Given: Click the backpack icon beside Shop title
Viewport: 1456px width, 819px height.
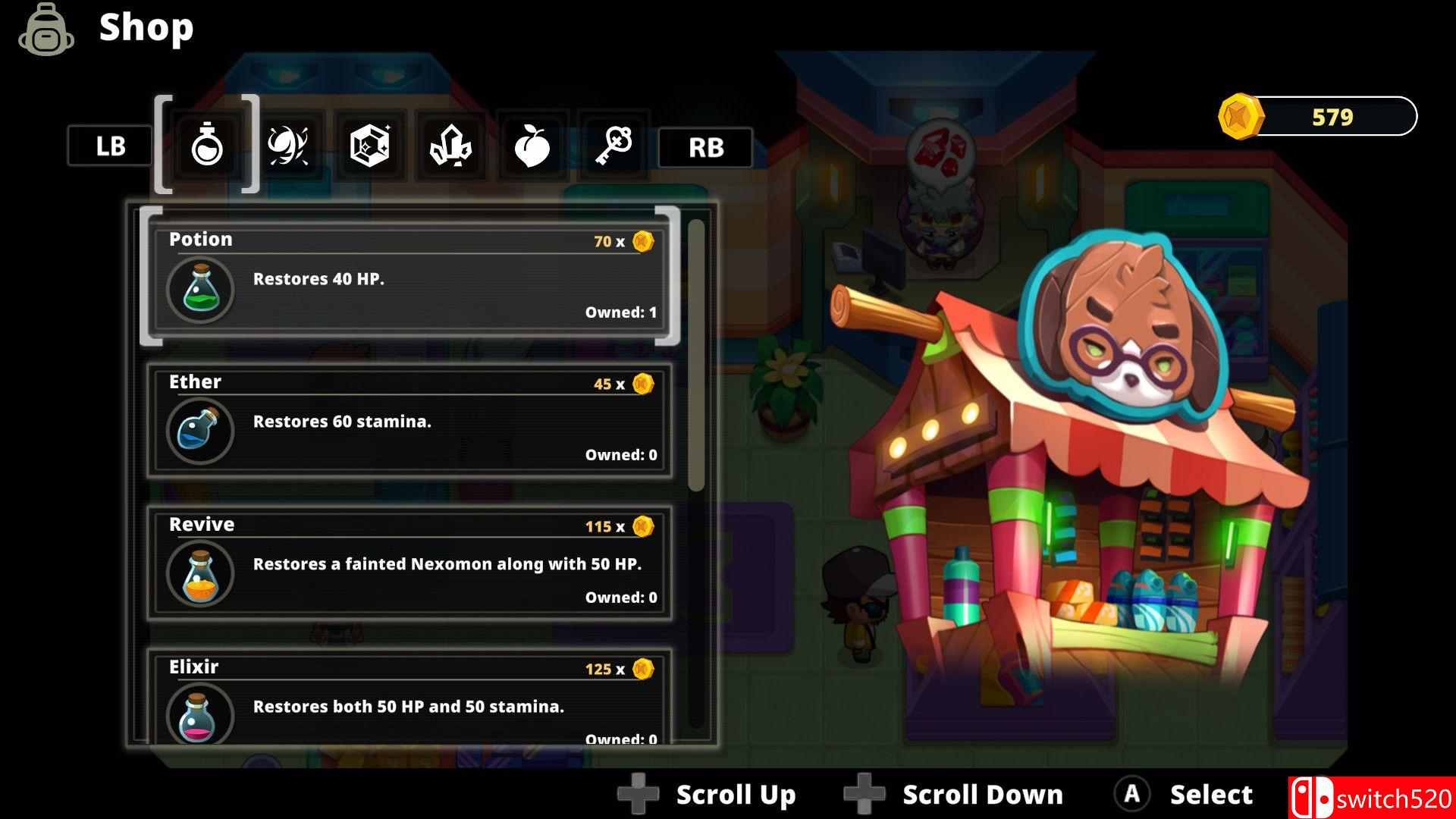Looking at the screenshot, I should point(45,30).
